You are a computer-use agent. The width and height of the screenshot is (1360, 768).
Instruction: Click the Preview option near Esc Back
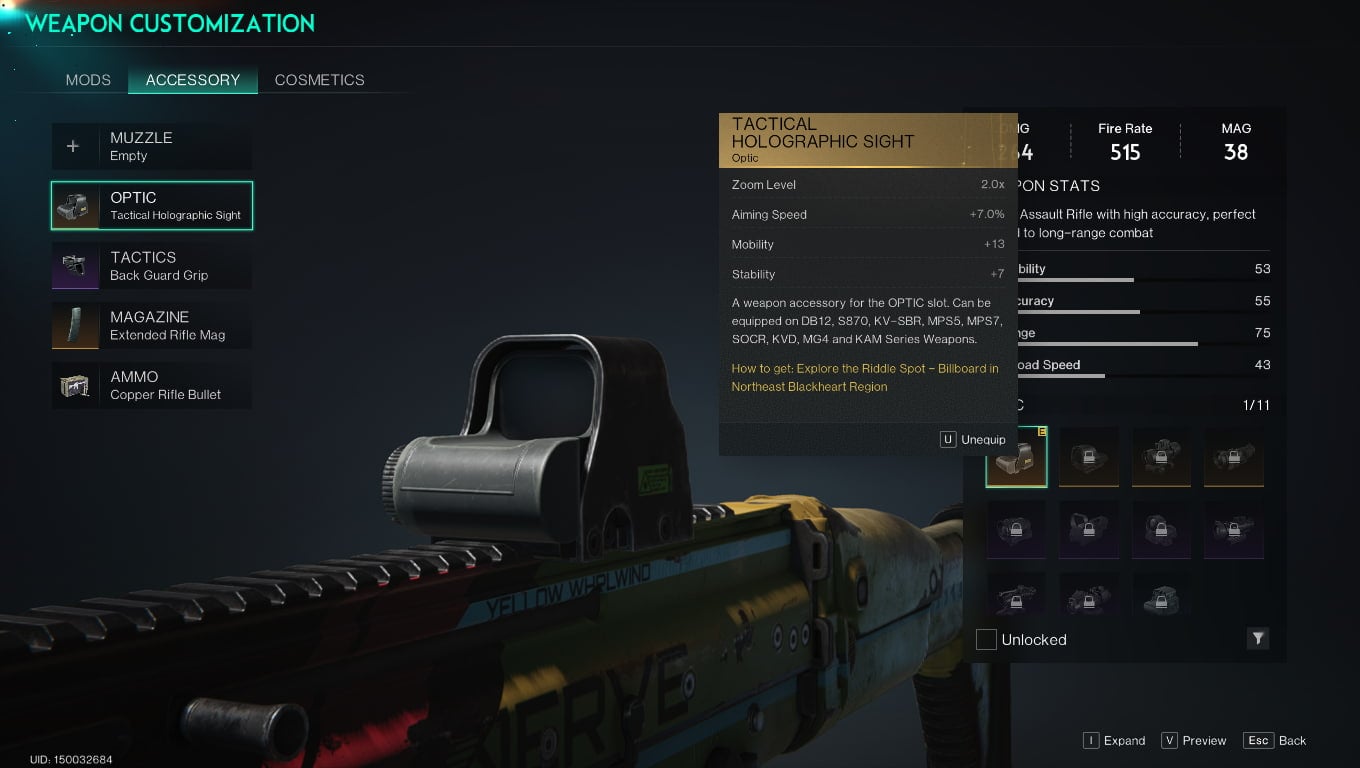[x=1194, y=740]
